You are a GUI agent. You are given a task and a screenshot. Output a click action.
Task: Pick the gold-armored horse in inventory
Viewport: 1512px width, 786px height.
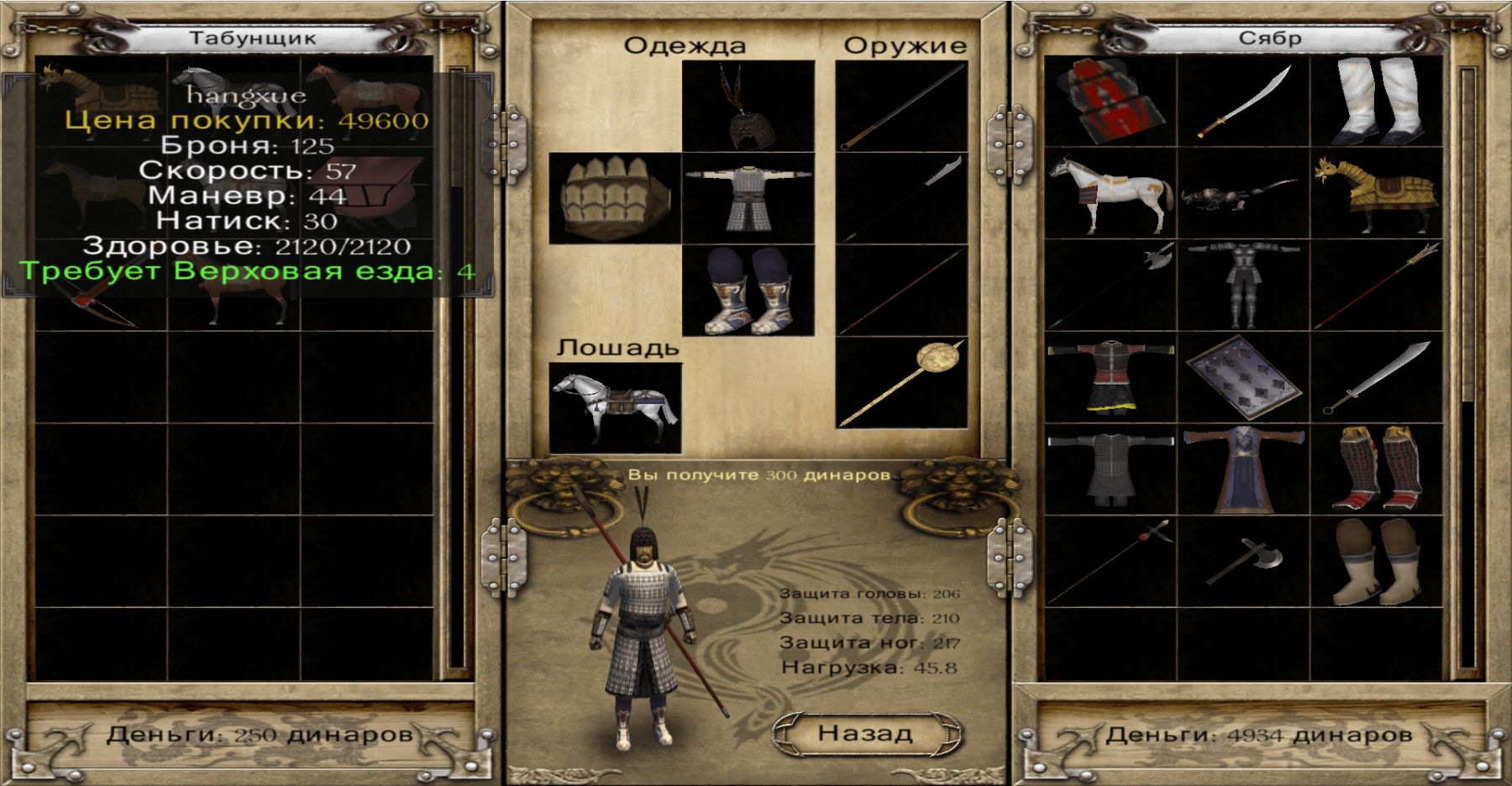1376,193
